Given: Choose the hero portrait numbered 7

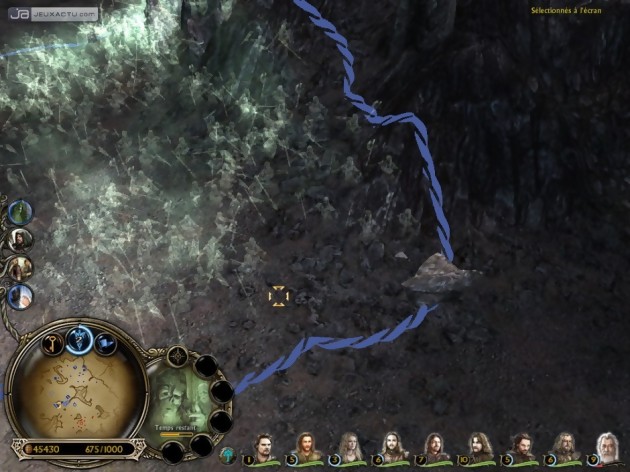Looking at the screenshot, I should [435, 447].
